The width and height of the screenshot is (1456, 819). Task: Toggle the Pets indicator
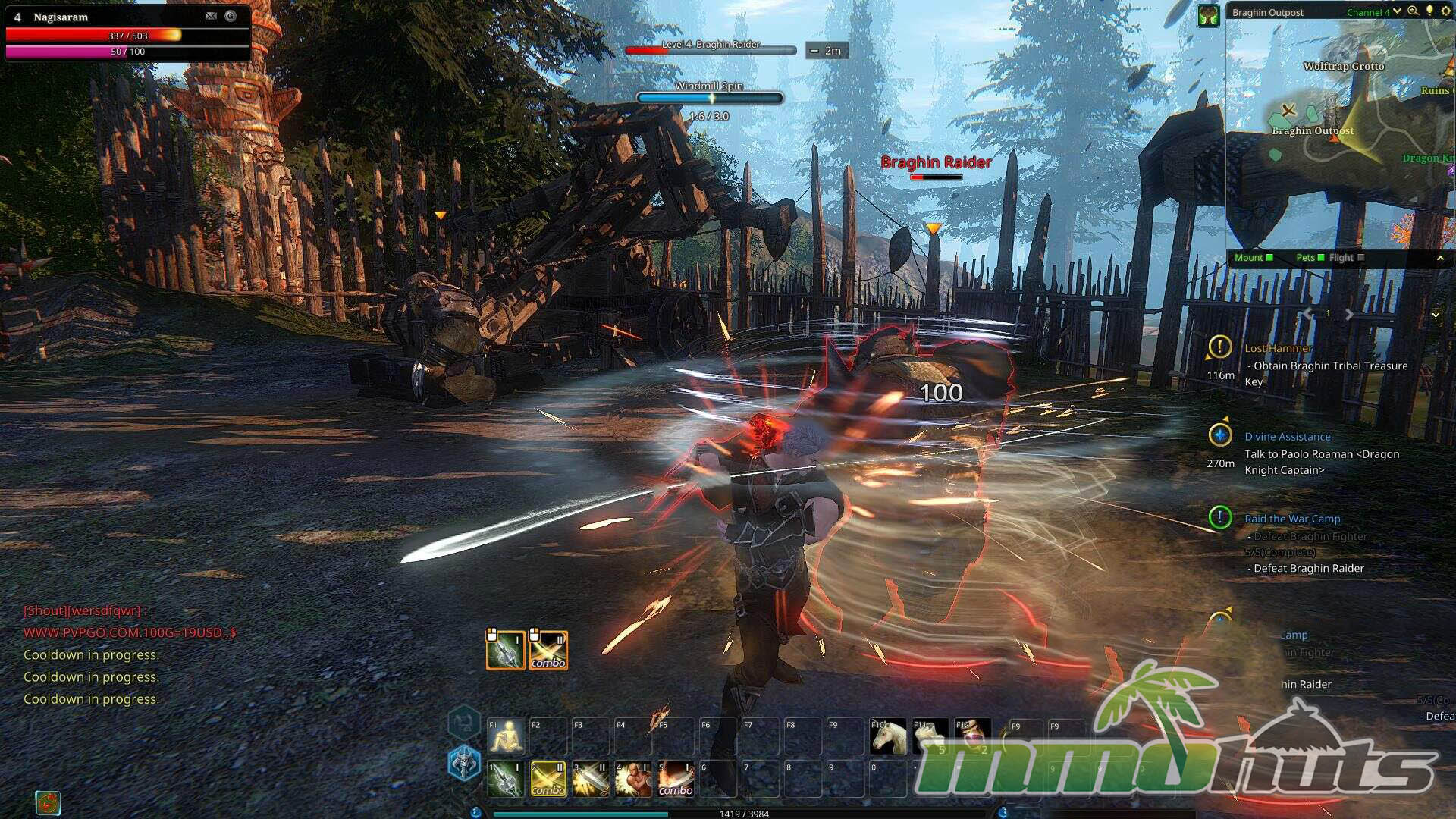pyautogui.click(x=1310, y=258)
